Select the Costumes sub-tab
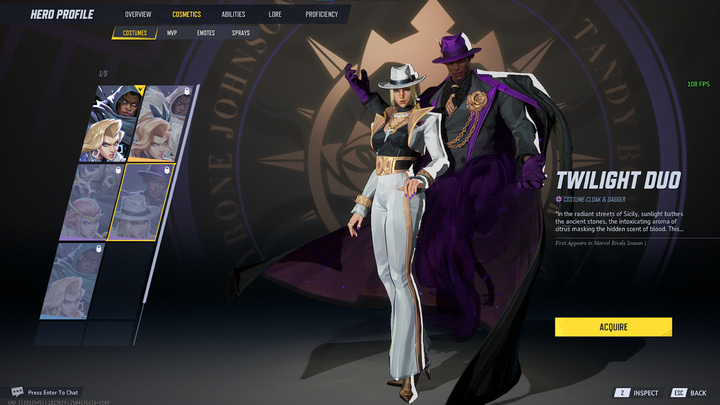 (x=134, y=33)
